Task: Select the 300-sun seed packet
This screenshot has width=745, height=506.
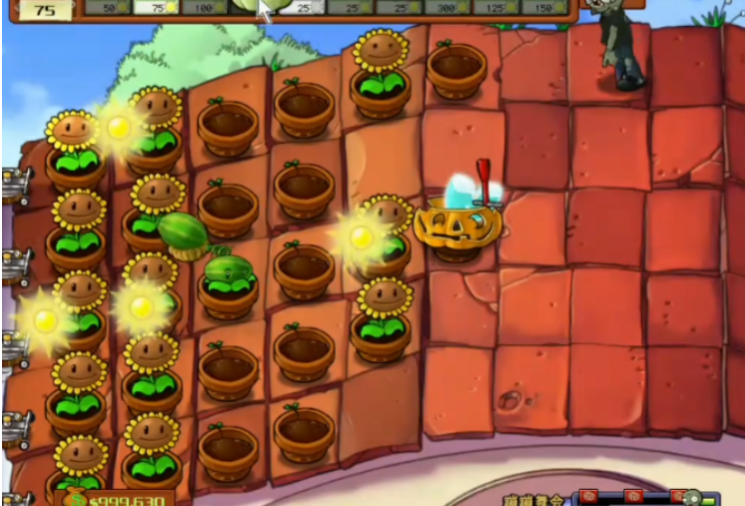Action: 446,7
